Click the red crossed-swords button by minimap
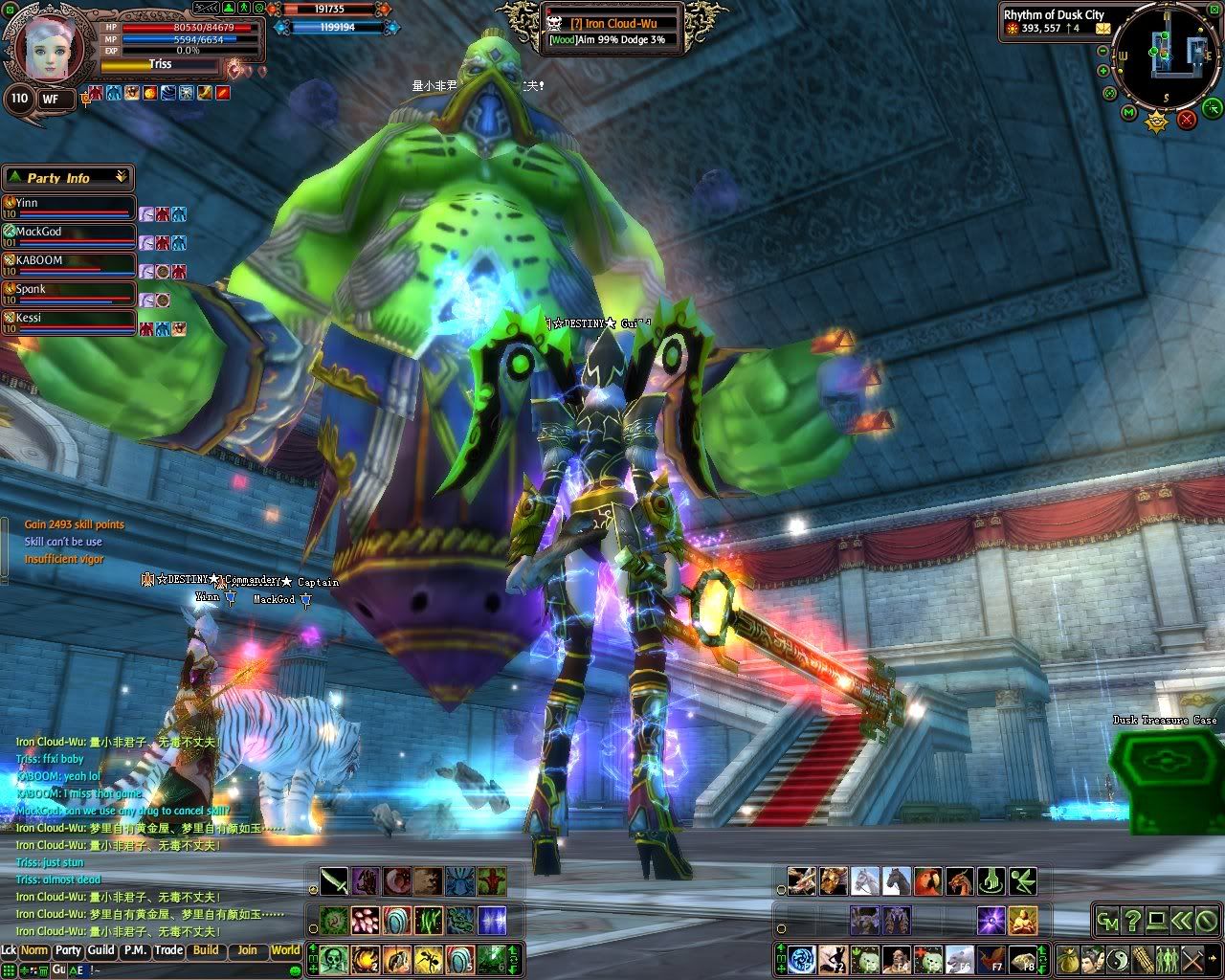1225x980 pixels. pos(1187,119)
